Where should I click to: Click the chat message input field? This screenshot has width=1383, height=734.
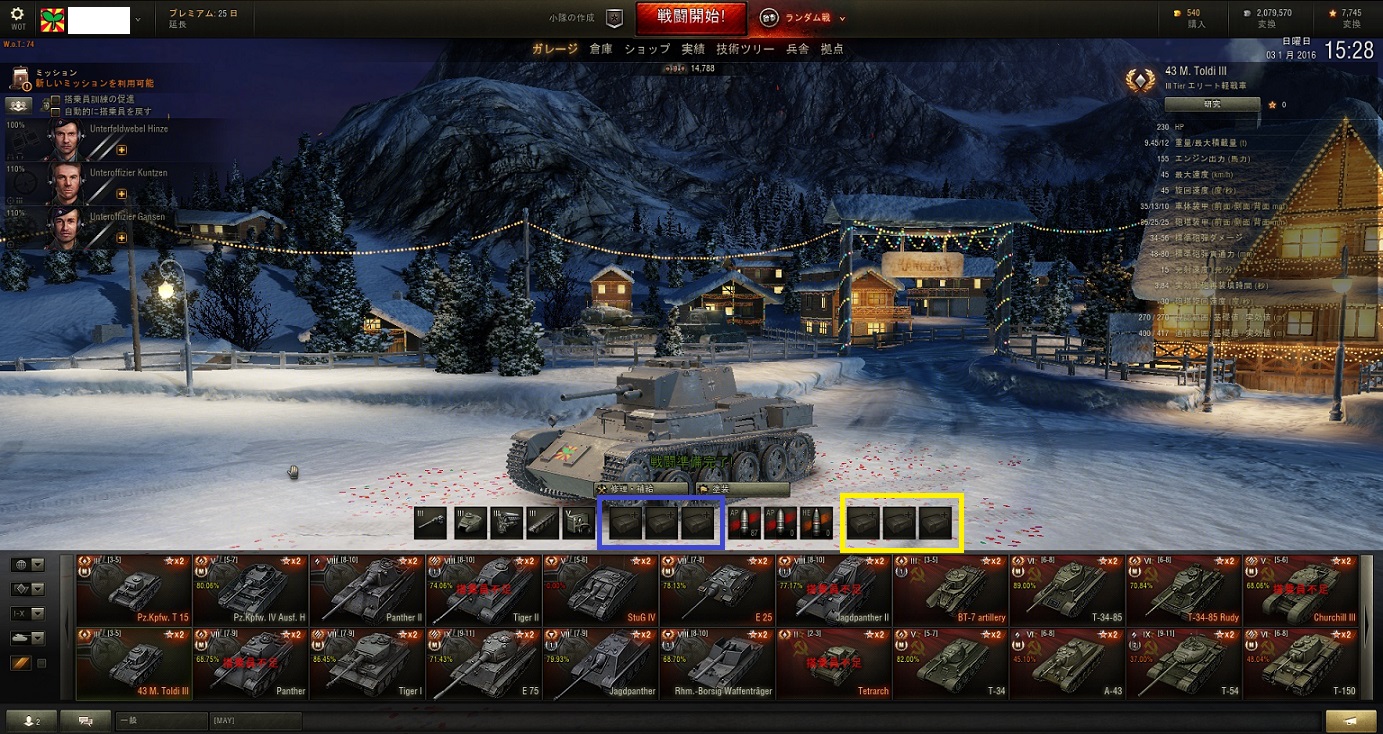pyautogui.click(x=160, y=720)
